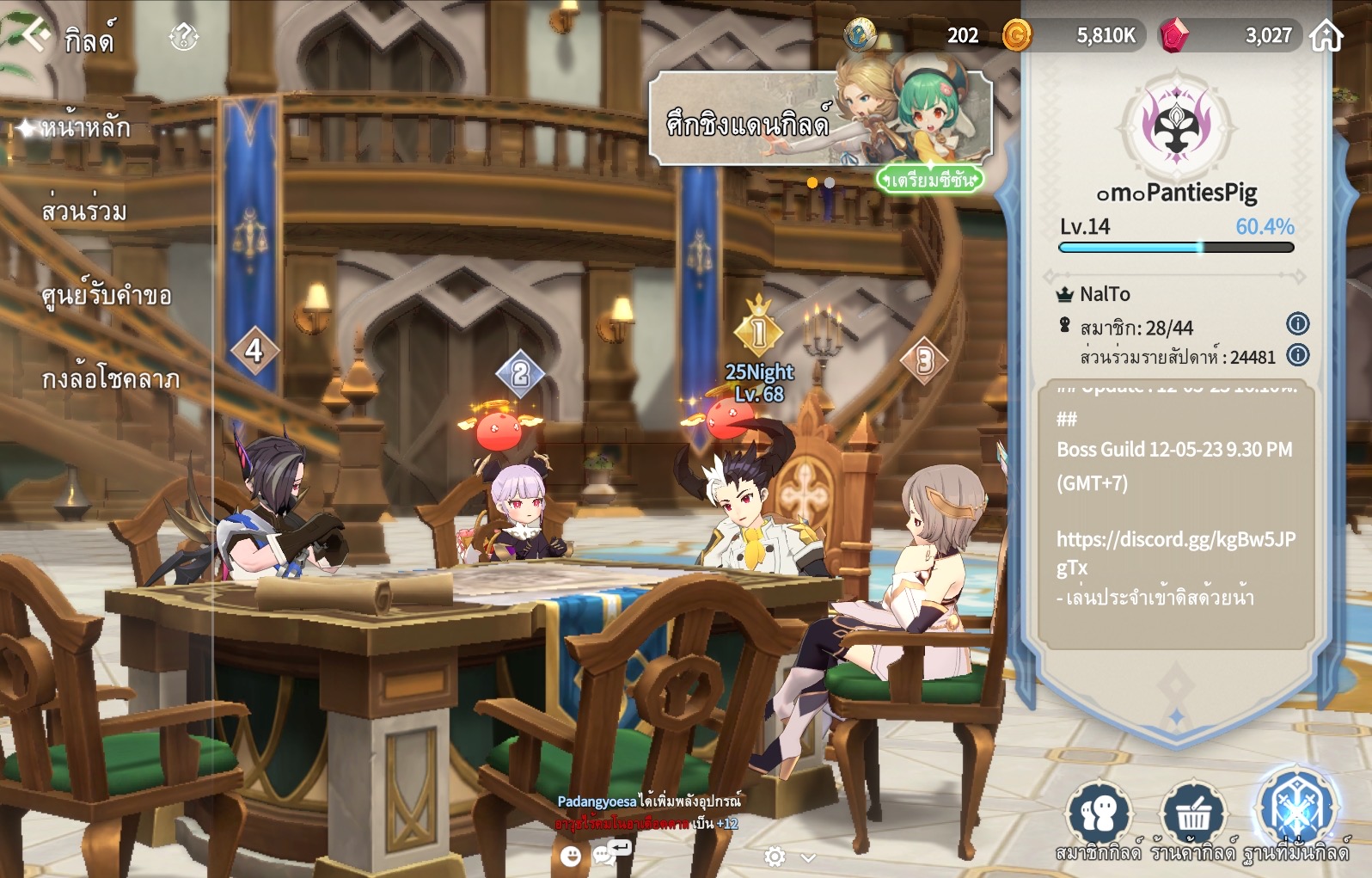The height and width of the screenshot is (878, 1372).
Task: Open the กงล้อโชคลาภ fortune wheel tab
Action: pyautogui.click(x=111, y=379)
